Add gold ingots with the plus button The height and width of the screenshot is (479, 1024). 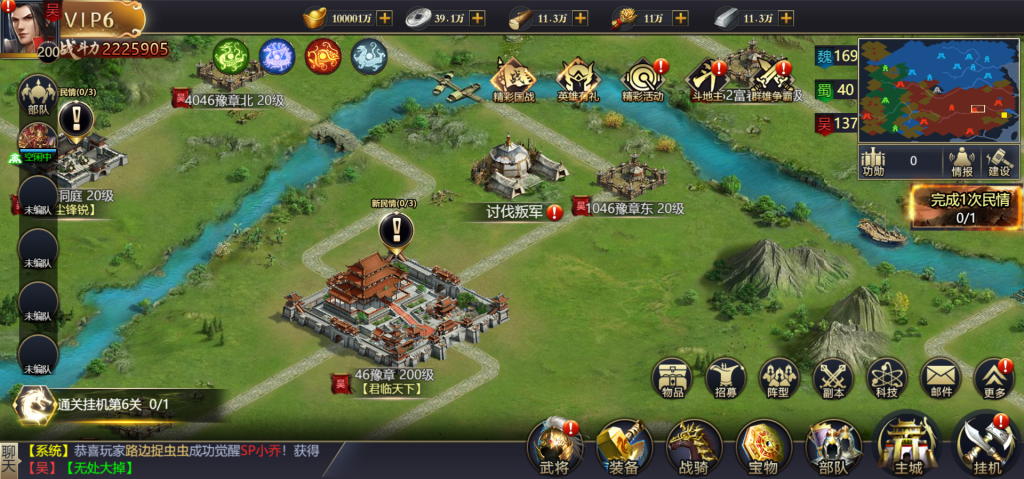tap(385, 18)
